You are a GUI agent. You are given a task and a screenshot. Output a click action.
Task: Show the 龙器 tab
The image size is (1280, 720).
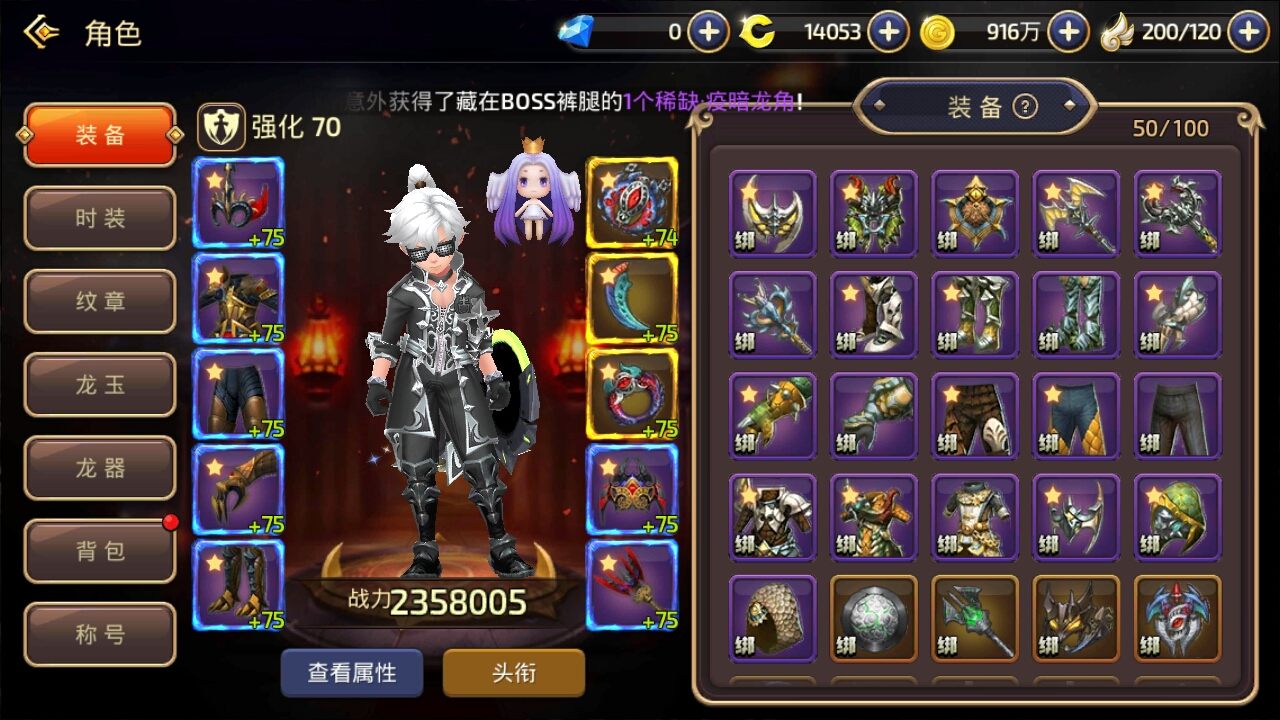tap(100, 468)
